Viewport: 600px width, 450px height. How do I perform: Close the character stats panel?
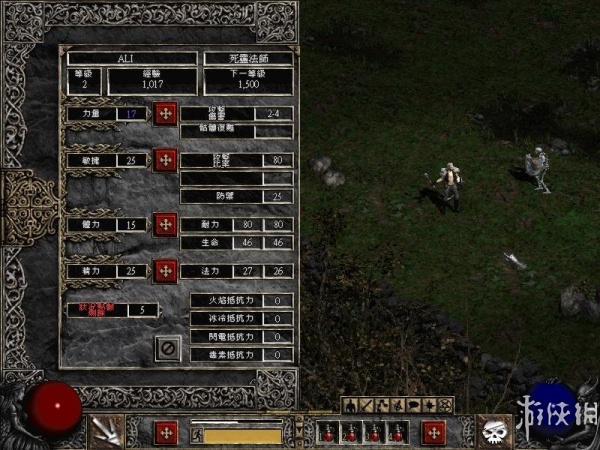pos(167,347)
